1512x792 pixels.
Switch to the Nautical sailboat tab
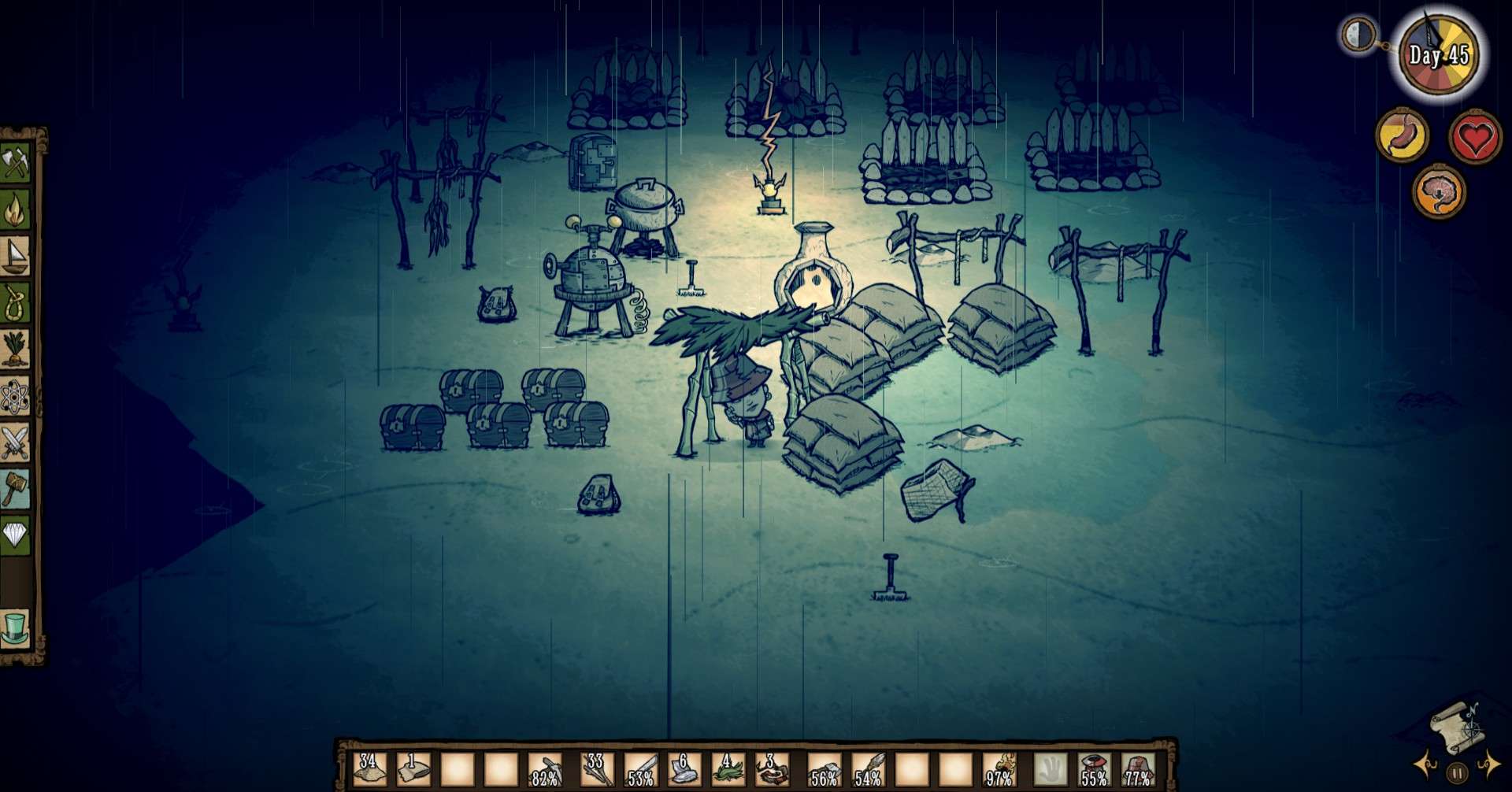[15, 256]
